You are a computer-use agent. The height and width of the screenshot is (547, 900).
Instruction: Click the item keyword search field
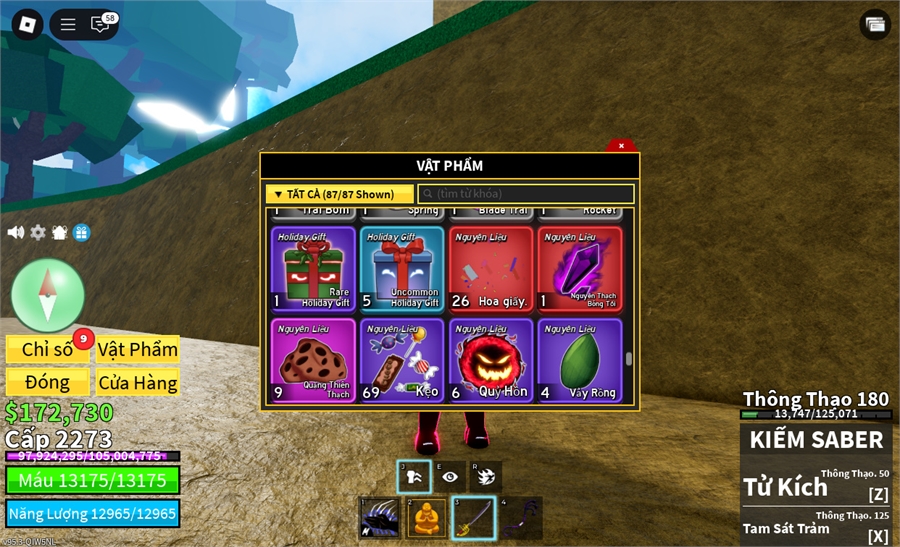click(x=526, y=194)
